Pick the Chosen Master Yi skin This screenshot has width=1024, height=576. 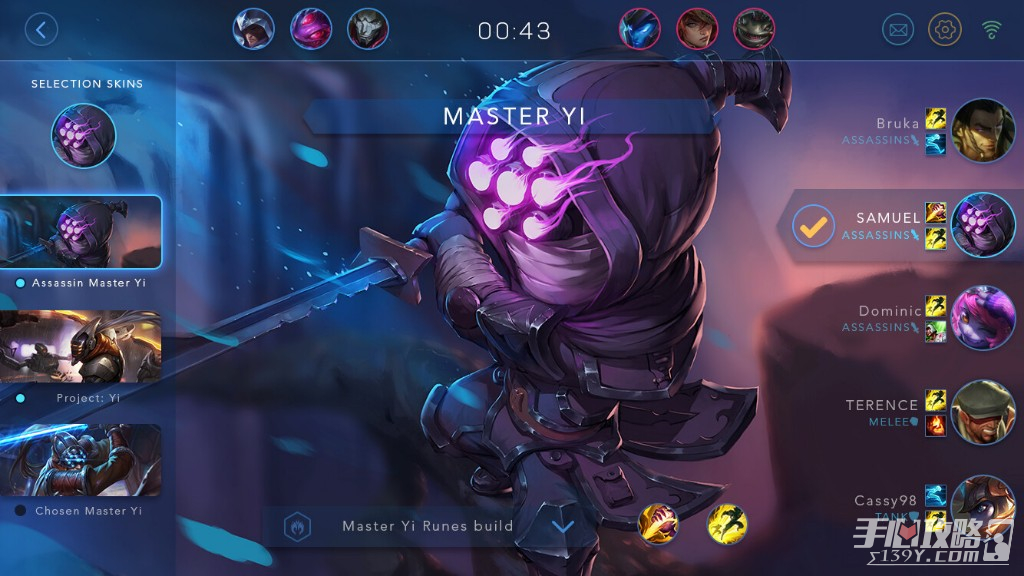pos(81,460)
